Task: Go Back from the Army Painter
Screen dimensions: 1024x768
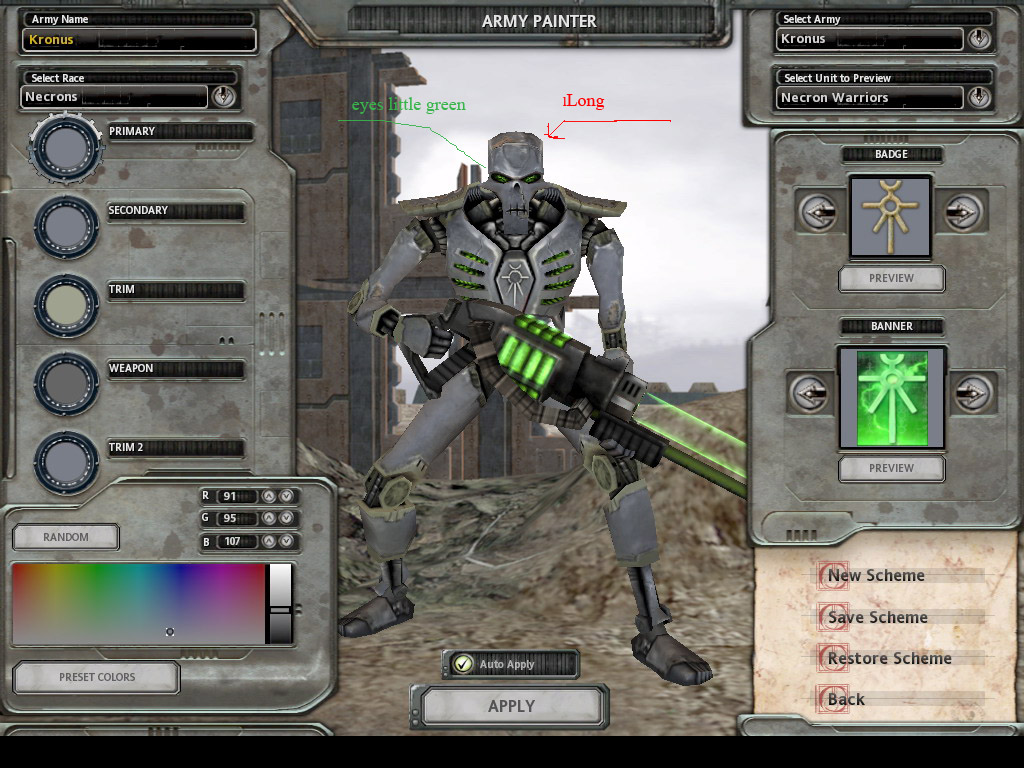Action: tap(846, 699)
